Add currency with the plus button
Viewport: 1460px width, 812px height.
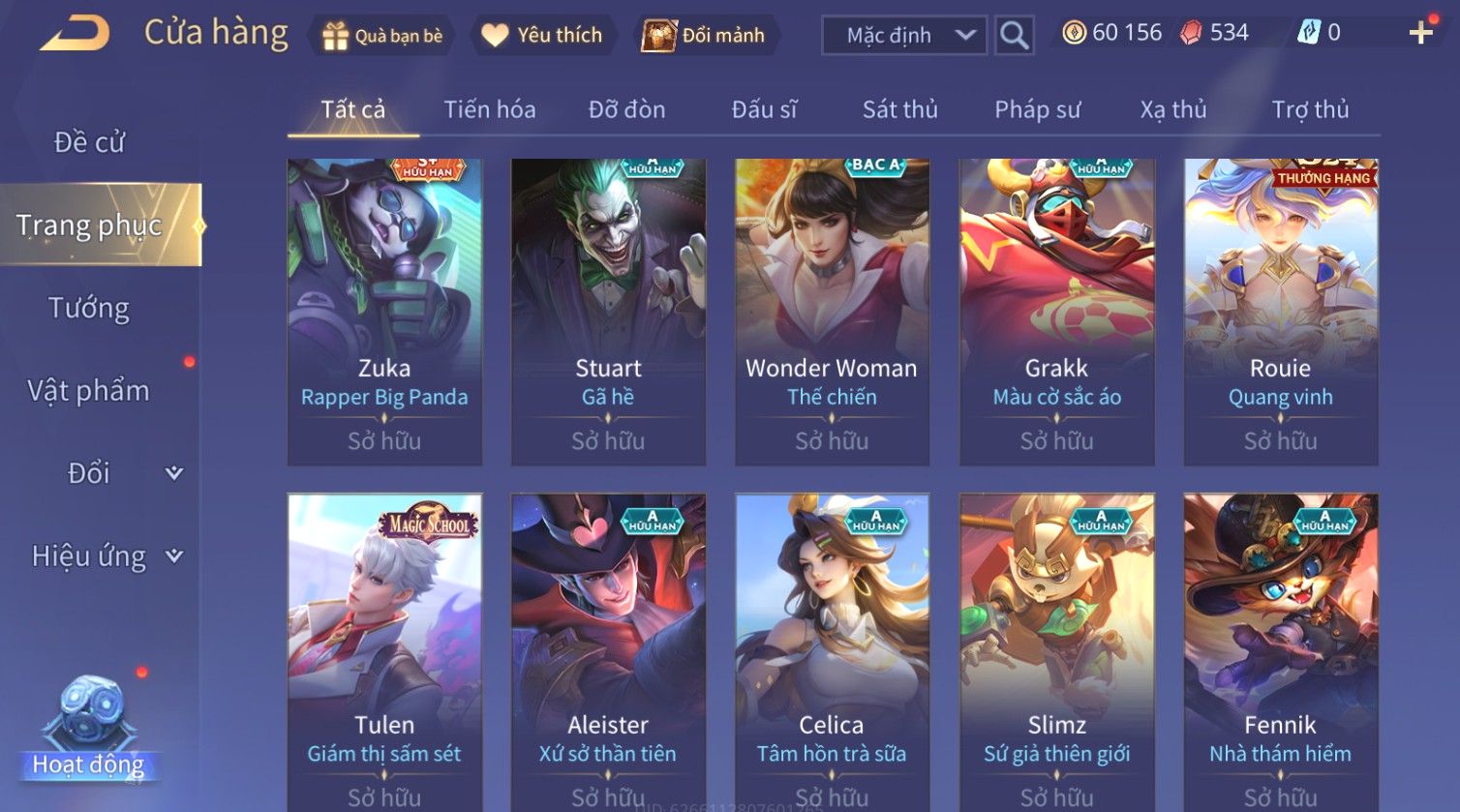pos(1420,34)
